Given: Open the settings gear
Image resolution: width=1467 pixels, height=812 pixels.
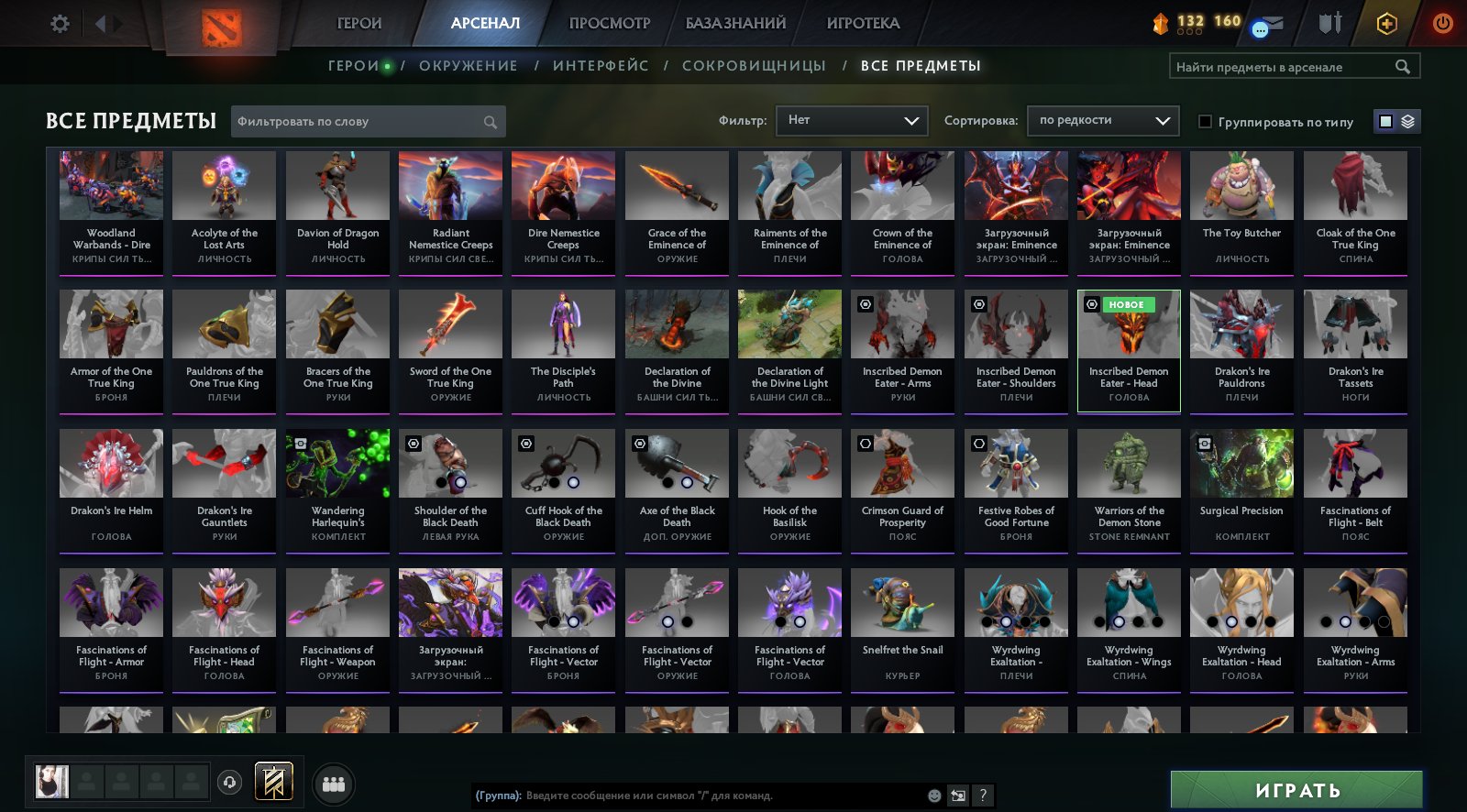Looking at the screenshot, I should (59, 25).
